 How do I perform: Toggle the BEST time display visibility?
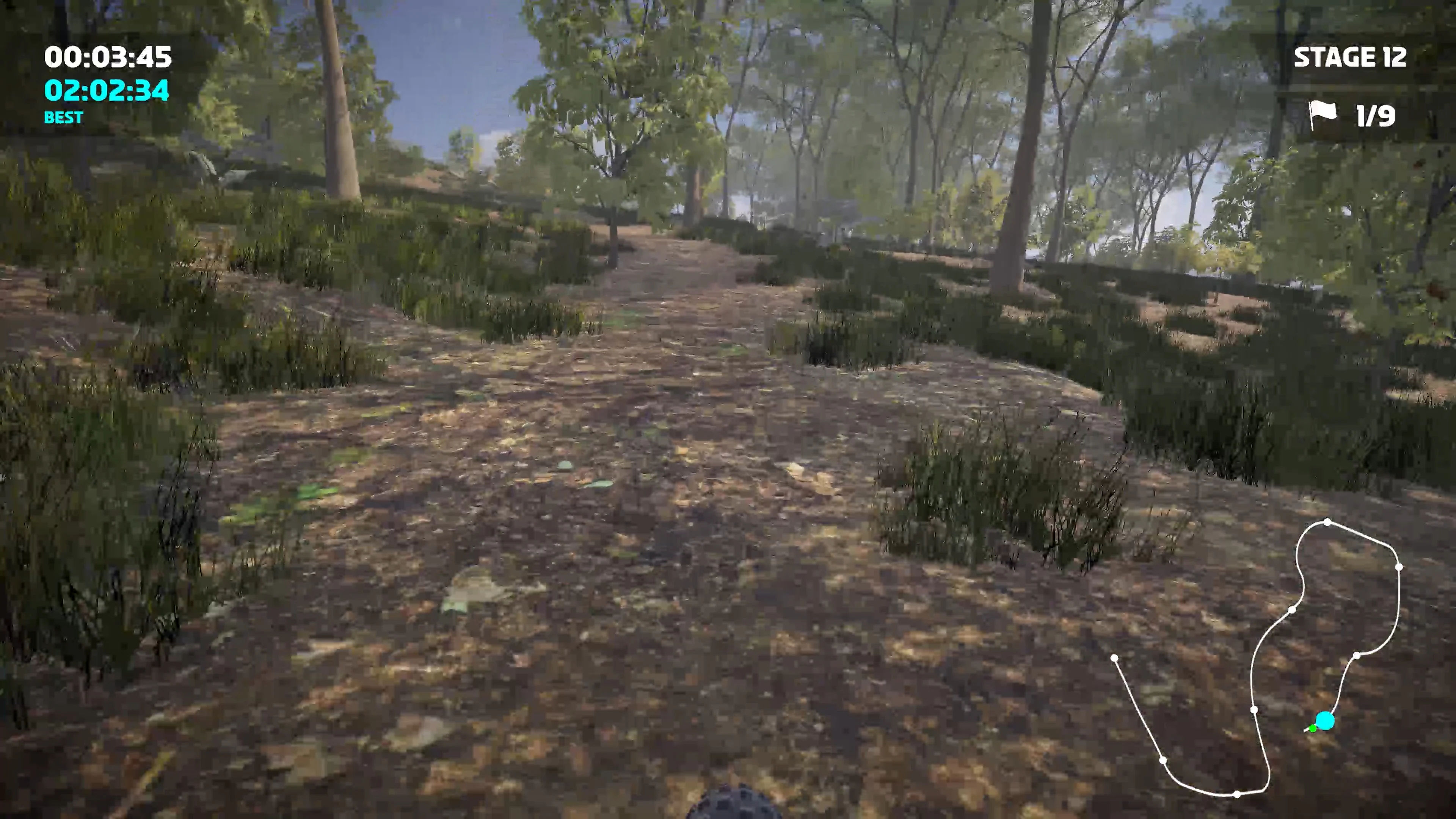pyautogui.click(x=63, y=118)
